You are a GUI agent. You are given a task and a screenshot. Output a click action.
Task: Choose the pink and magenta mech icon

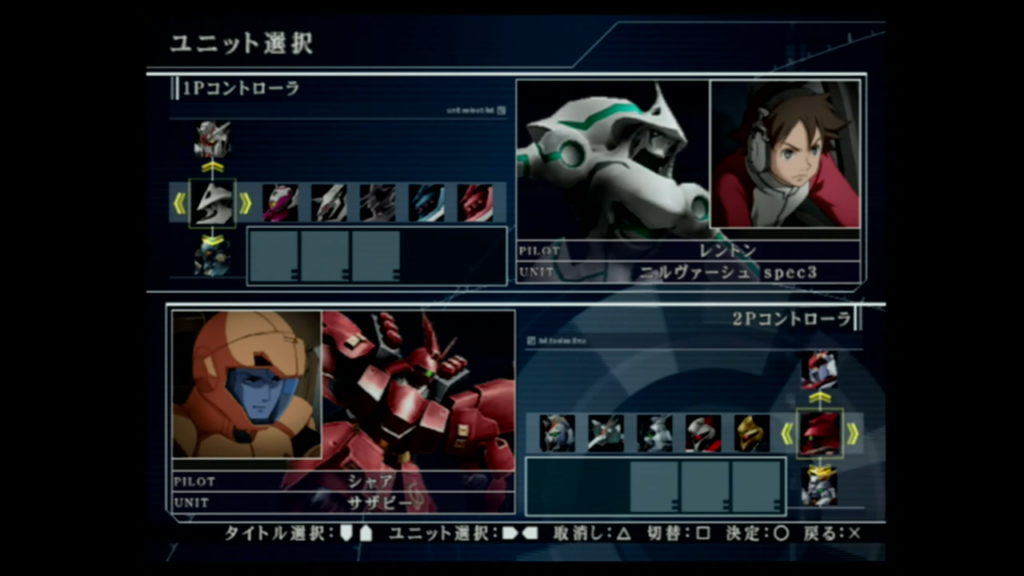coord(281,203)
